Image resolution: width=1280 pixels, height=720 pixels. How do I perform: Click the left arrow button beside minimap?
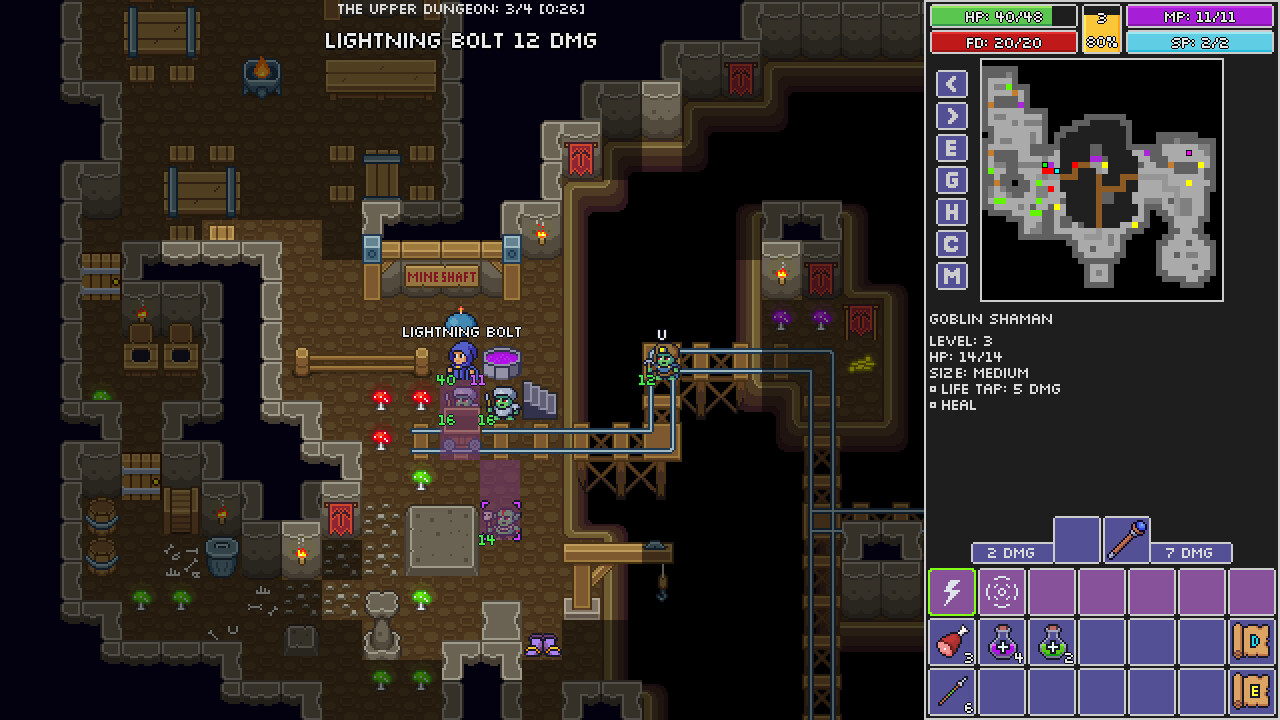[x=951, y=84]
